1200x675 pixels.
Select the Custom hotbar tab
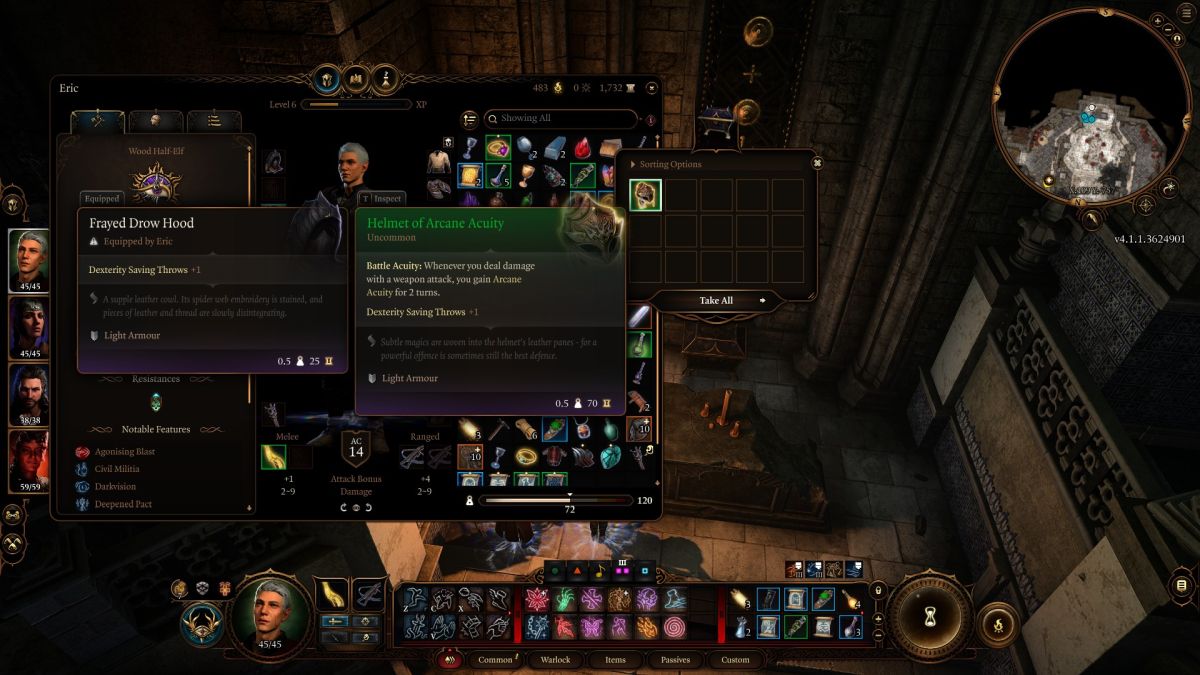tap(735, 660)
